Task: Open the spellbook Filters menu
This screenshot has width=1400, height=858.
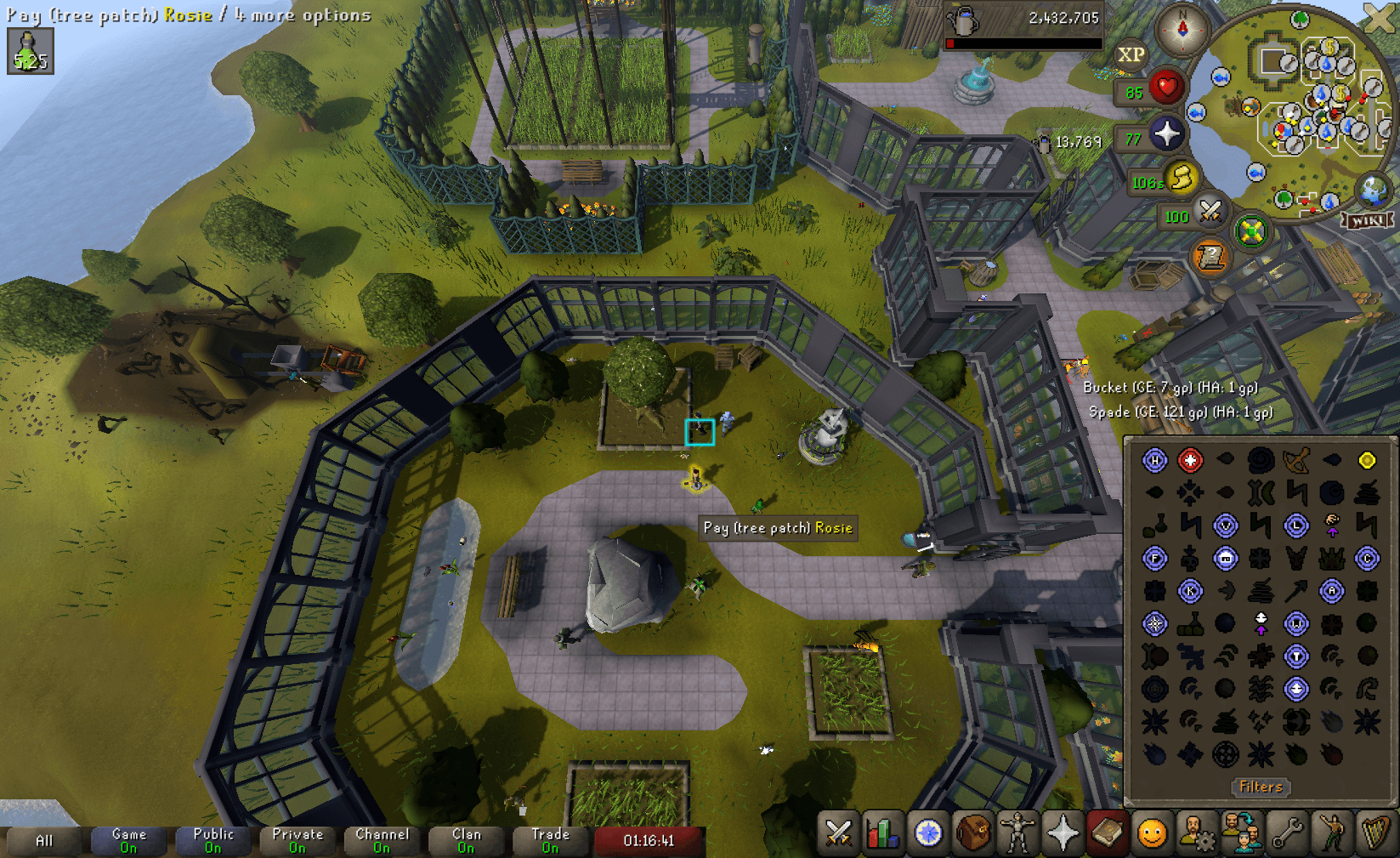Action: coord(1261,787)
